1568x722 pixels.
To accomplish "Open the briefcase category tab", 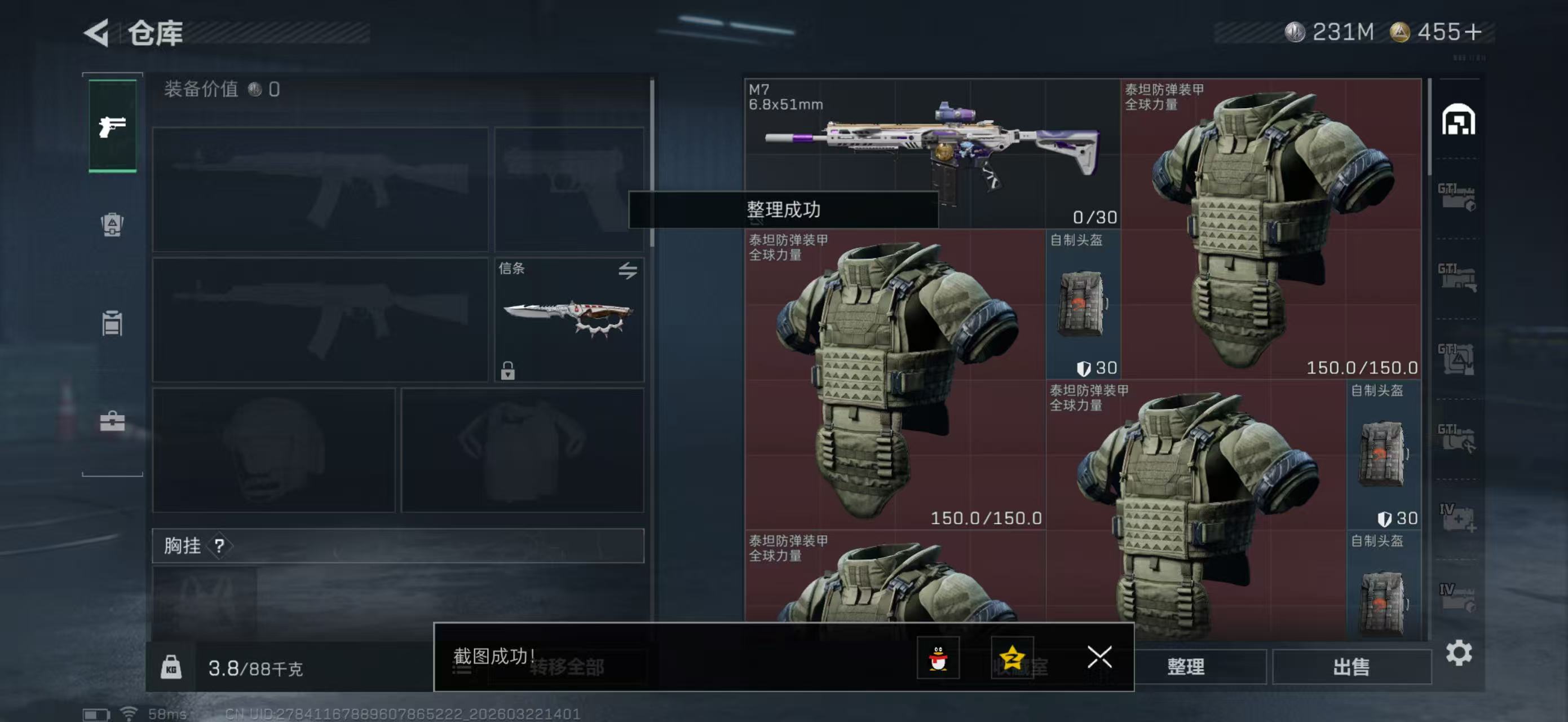I will point(113,421).
